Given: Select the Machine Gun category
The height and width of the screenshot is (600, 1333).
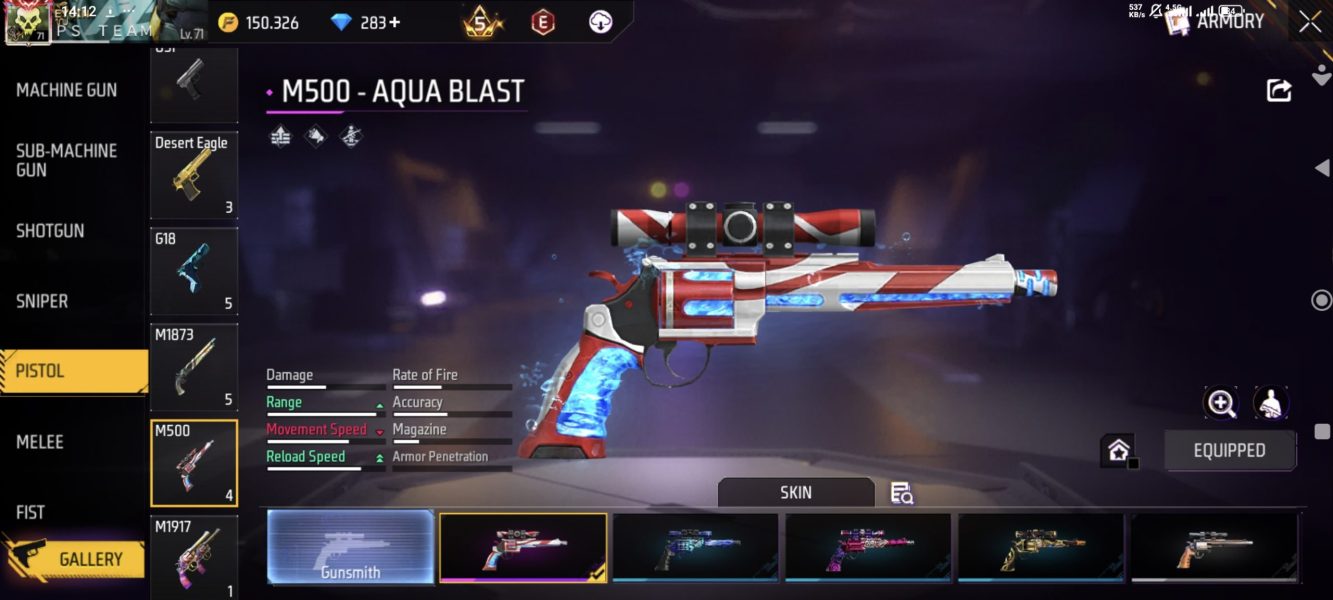Looking at the screenshot, I should 66,90.
